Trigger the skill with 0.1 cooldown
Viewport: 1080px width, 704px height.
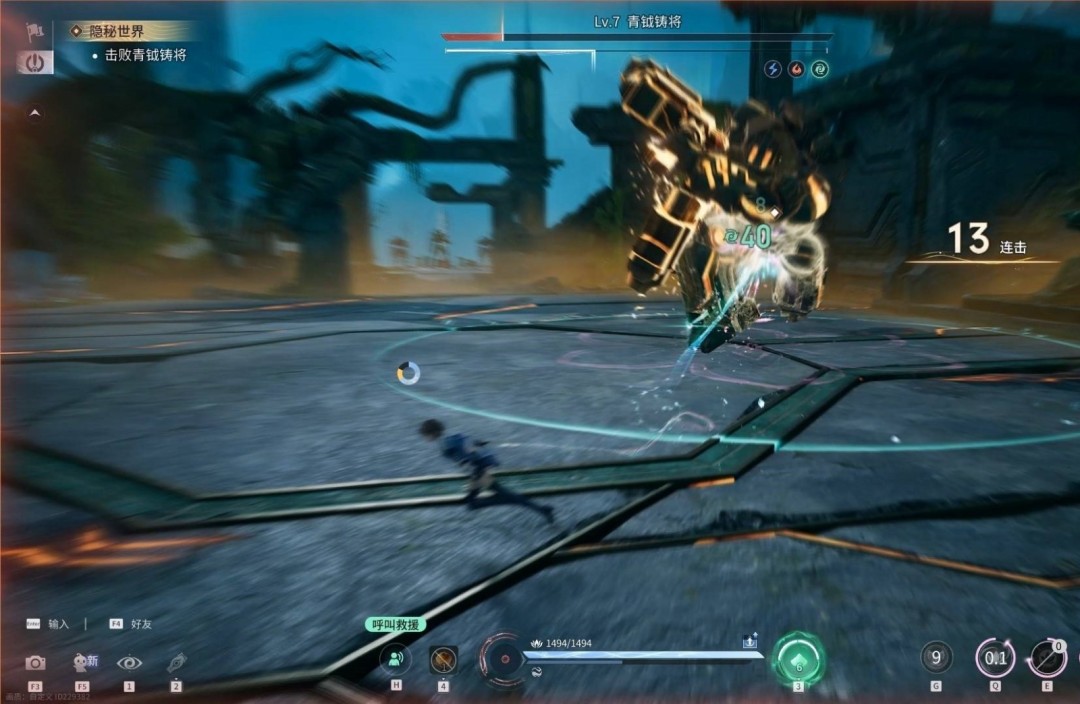tap(995, 658)
